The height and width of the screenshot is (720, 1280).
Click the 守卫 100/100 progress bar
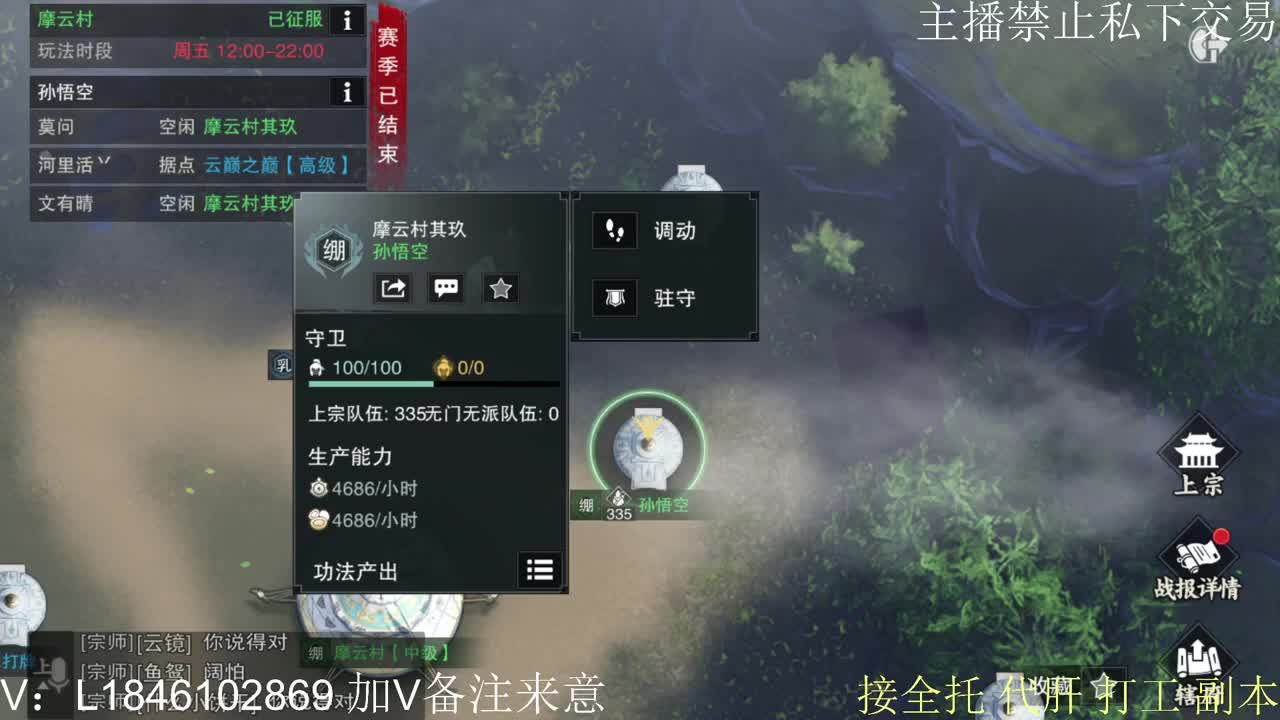(x=430, y=381)
